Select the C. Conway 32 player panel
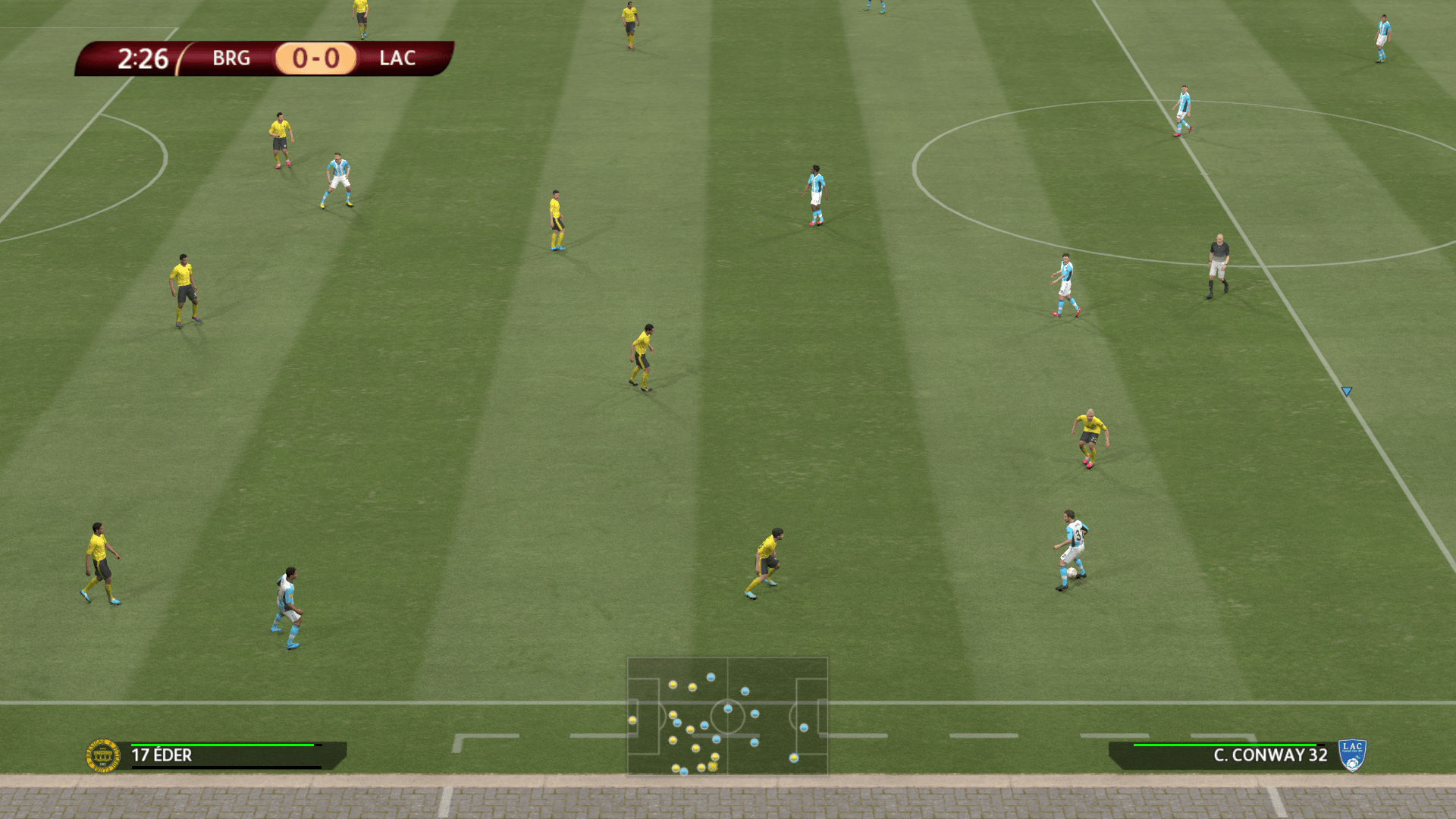The width and height of the screenshot is (1456, 819). (x=1228, y=755)
